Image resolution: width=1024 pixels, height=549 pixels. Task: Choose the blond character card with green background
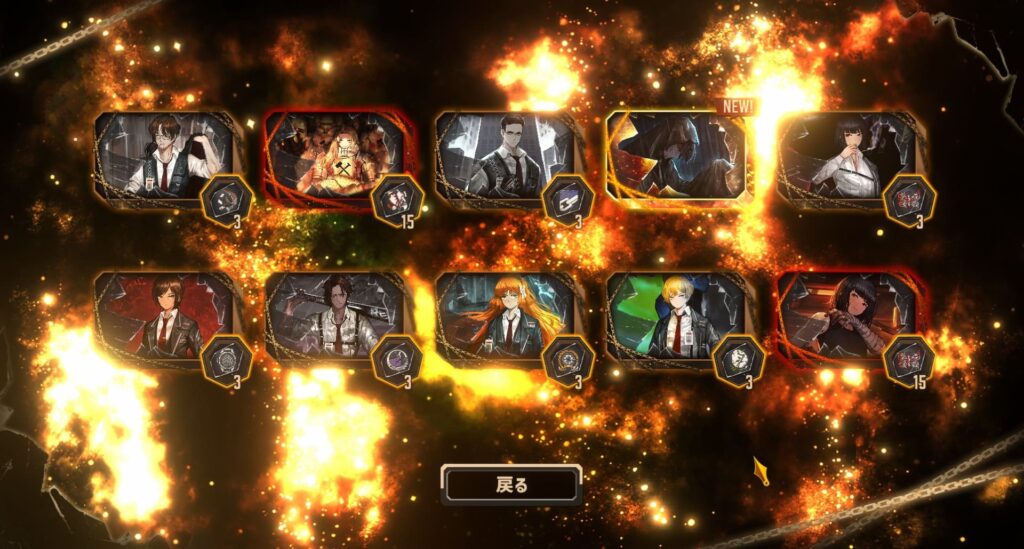click(675, 315)
